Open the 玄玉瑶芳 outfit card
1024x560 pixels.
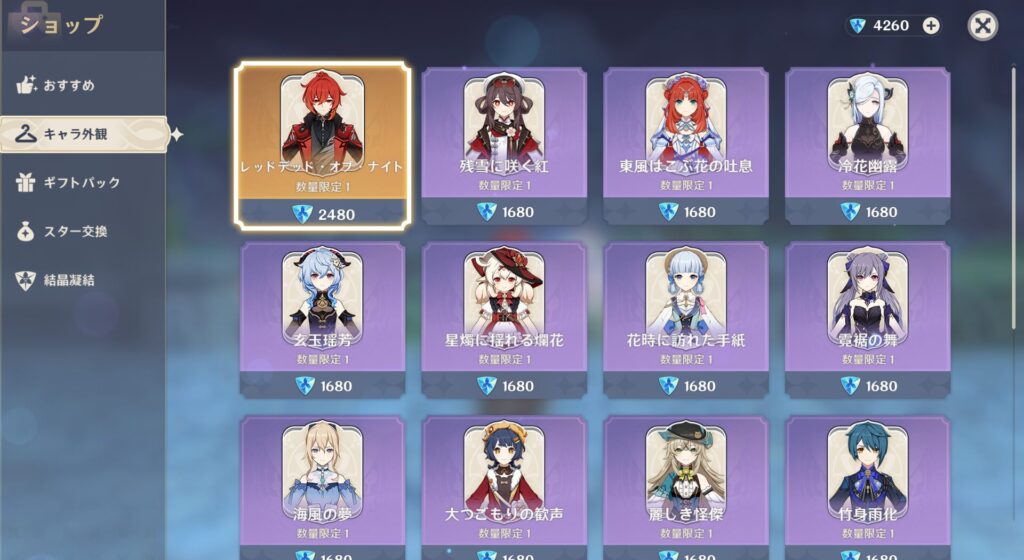pos(322,319)
